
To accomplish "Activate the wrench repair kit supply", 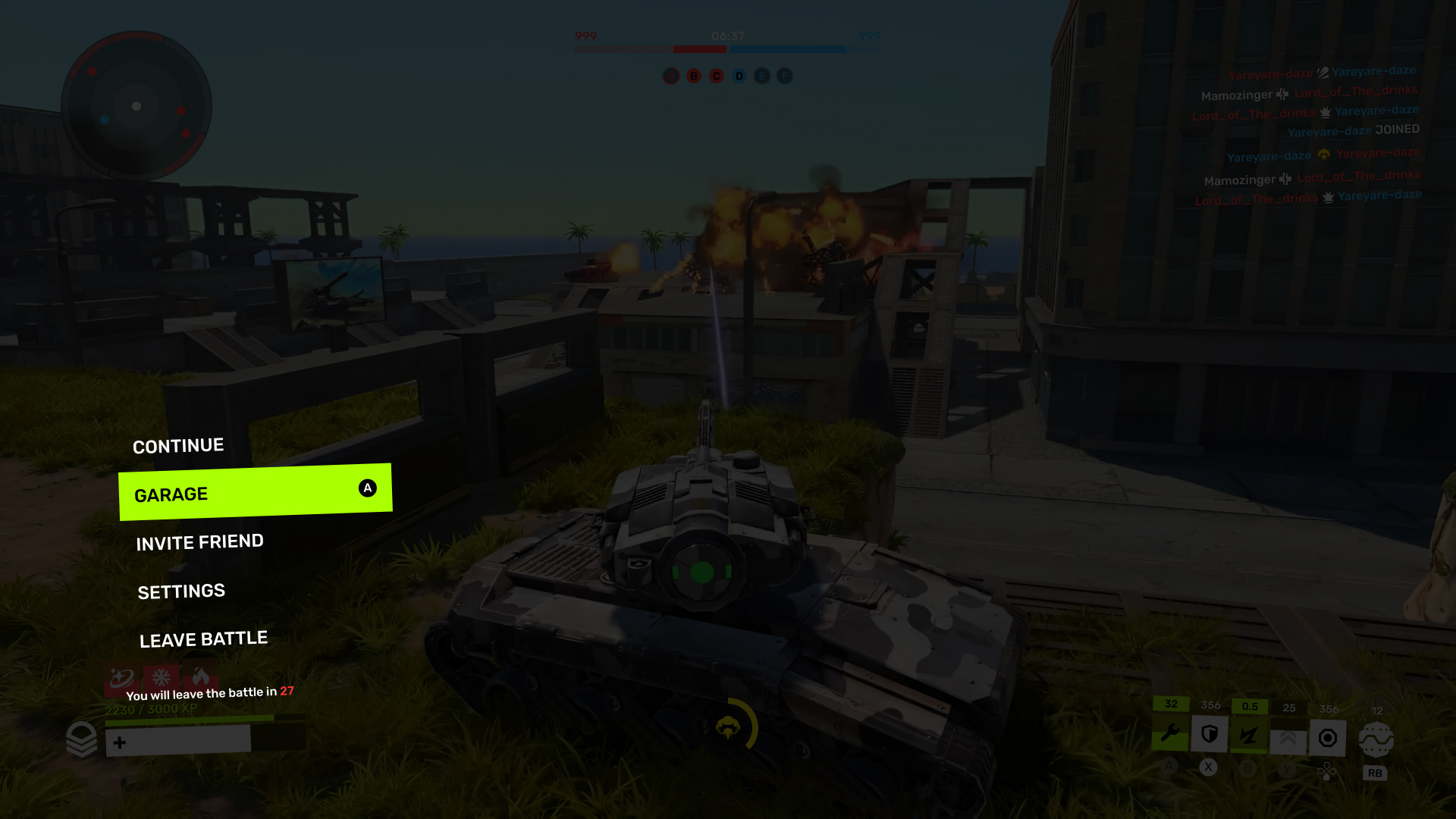I will pyautogui.click(x=1170, y=735).
